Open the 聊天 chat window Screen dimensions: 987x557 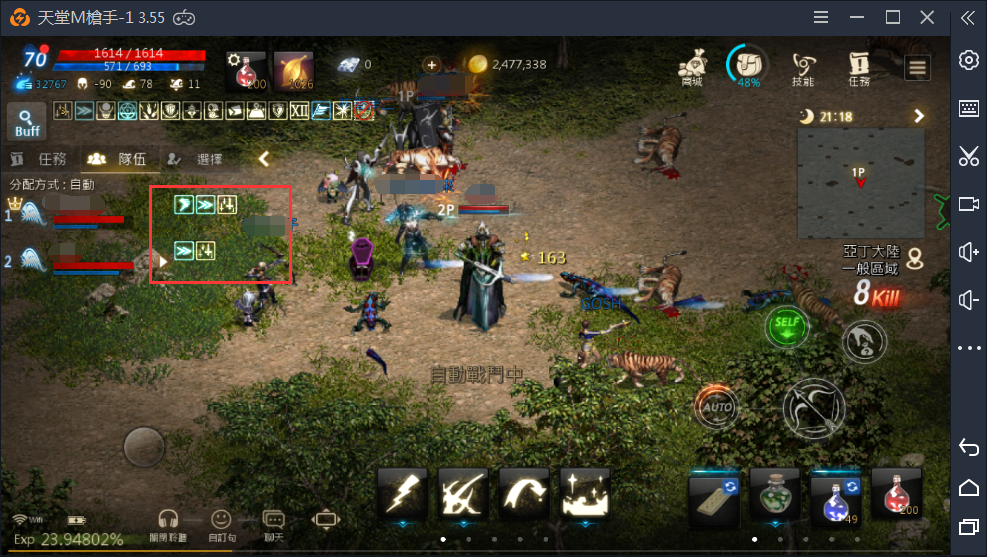click(x=273, y=523)
